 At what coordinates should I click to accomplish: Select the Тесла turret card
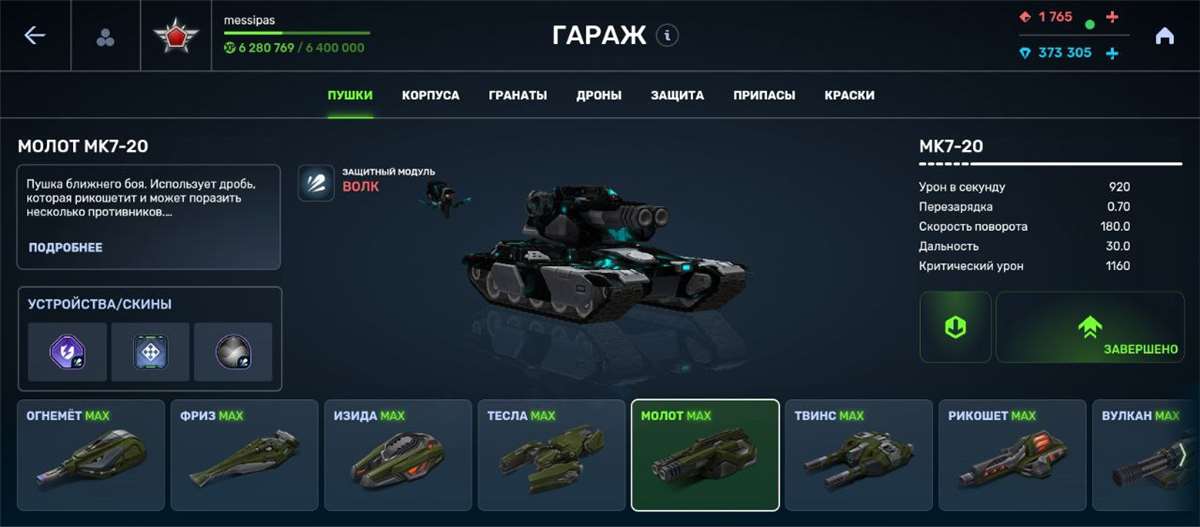click(552, 455)
